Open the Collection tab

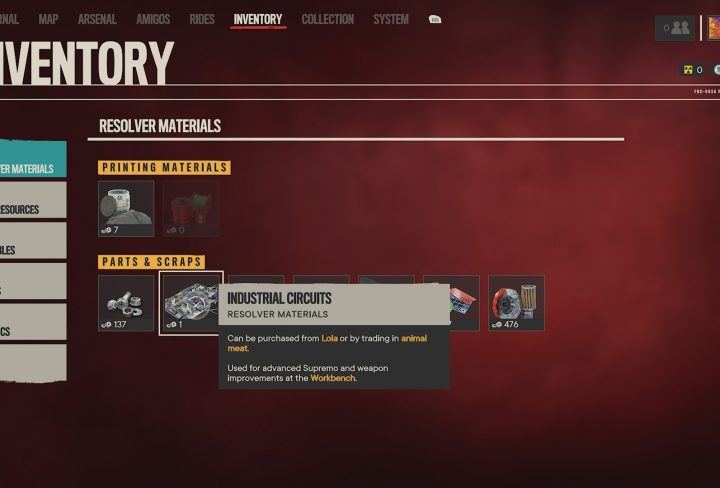[328, 19]
